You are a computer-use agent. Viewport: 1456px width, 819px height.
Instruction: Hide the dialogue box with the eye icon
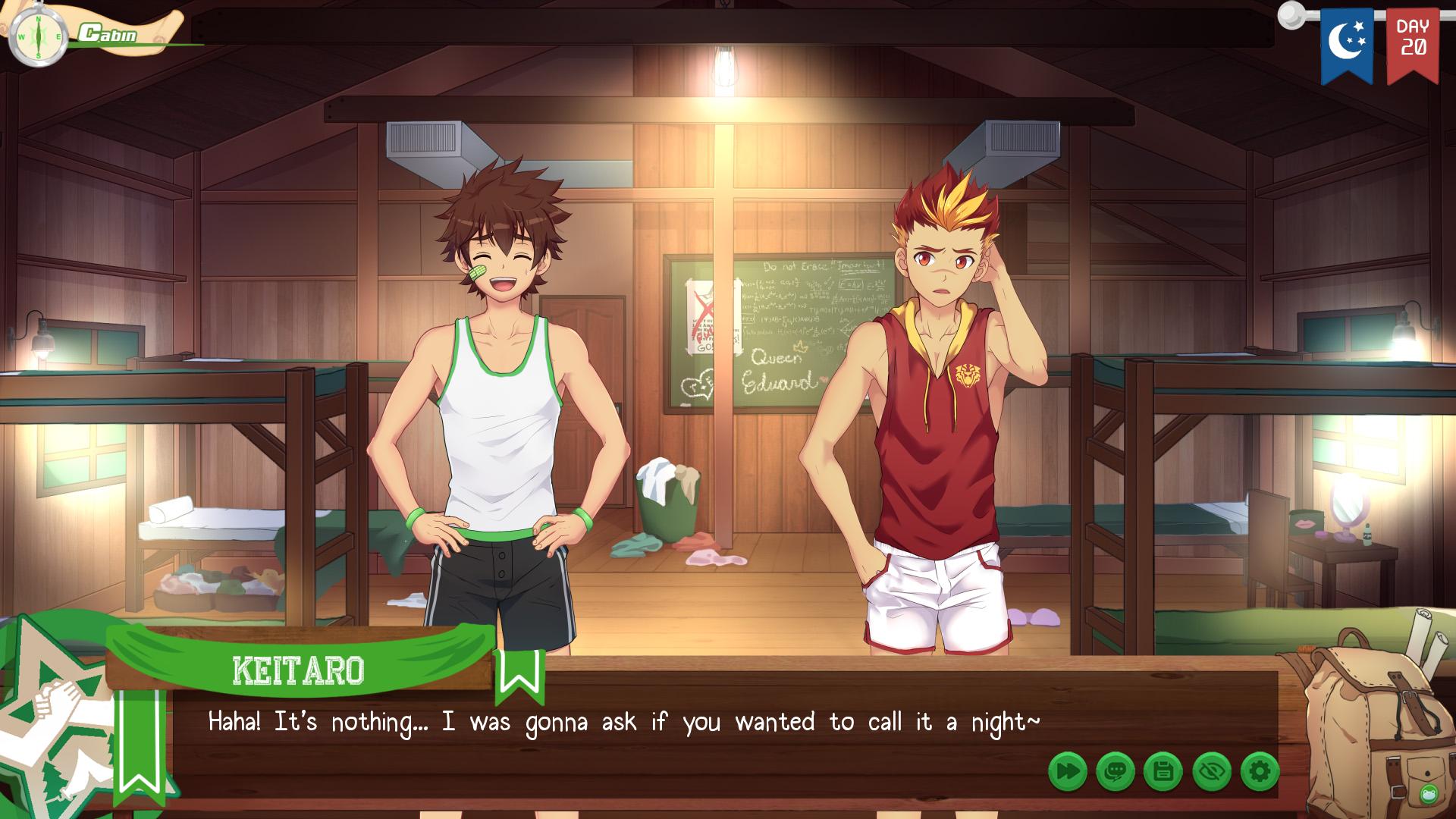(1212, 772)
